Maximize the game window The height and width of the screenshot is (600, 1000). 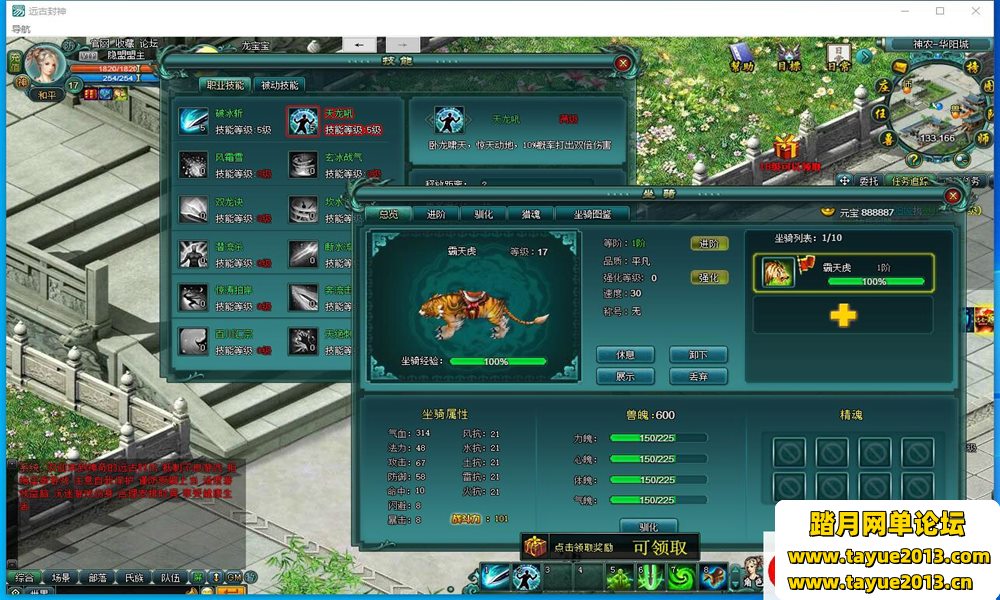click(940, 11)
